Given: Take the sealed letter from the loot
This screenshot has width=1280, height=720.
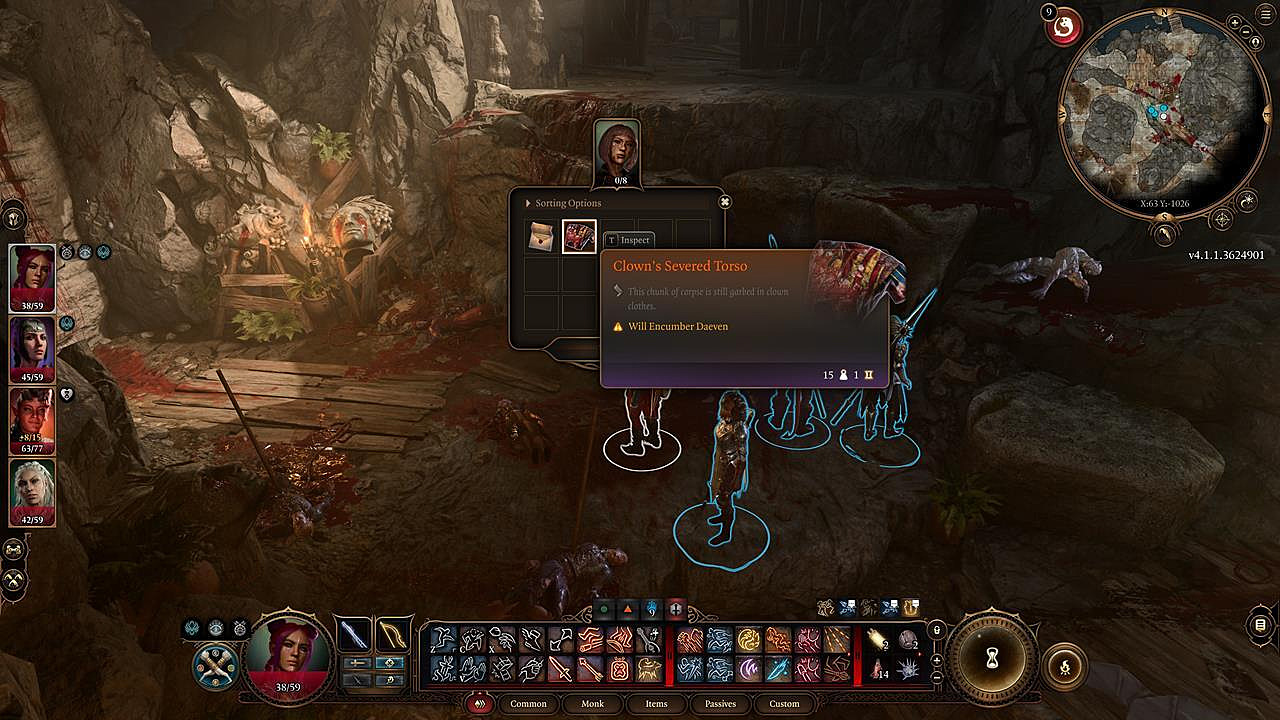Looking at the screenshot, I should (543, 237).
